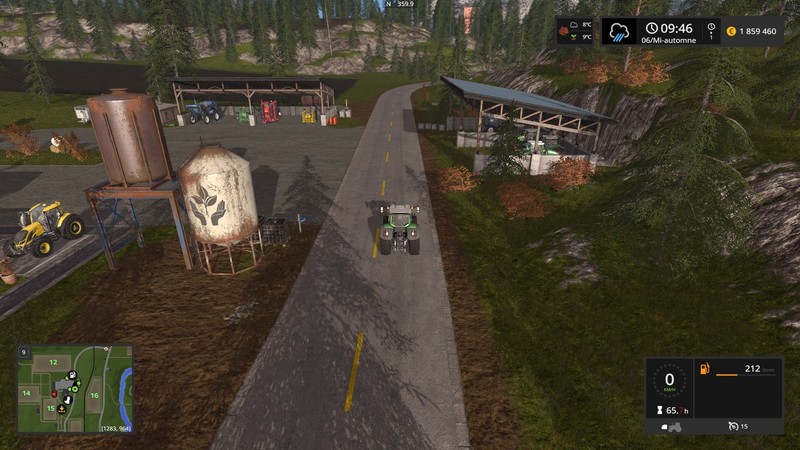
Task: Choose field 14 on the minimap
Action: click(x=27, y=395)
